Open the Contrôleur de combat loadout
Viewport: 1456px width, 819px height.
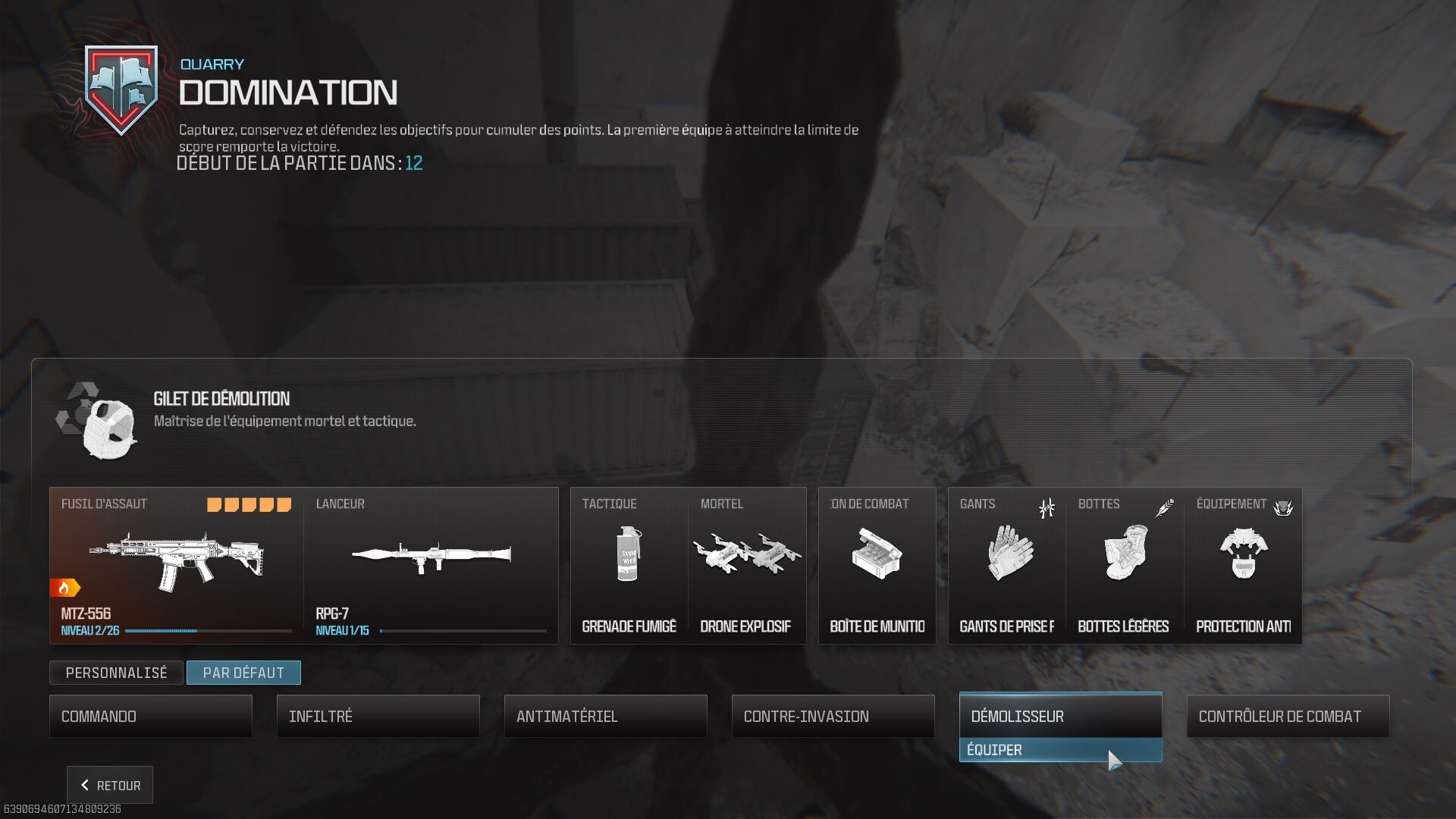click(x=1287, y=715)
